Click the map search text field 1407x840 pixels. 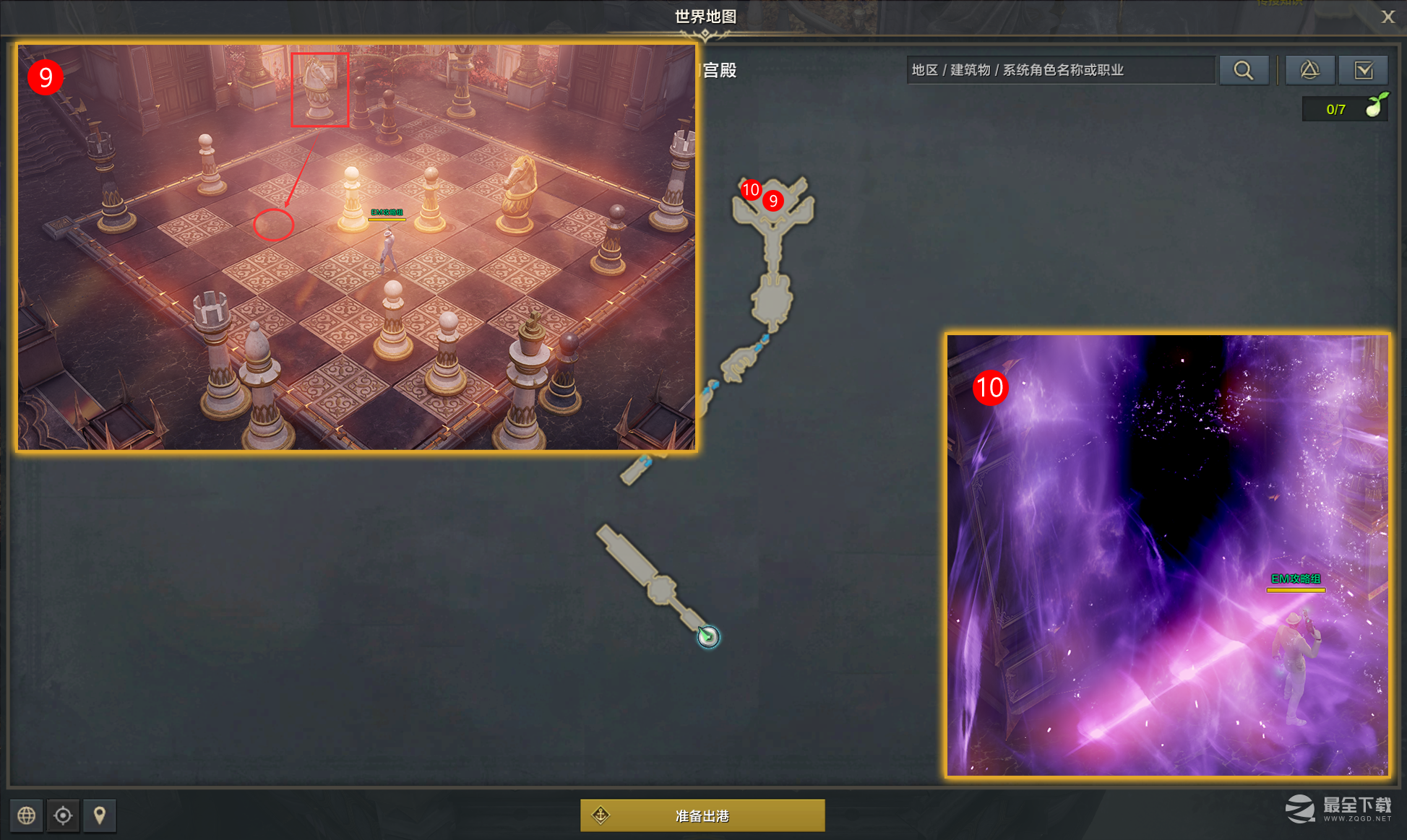1059,70
